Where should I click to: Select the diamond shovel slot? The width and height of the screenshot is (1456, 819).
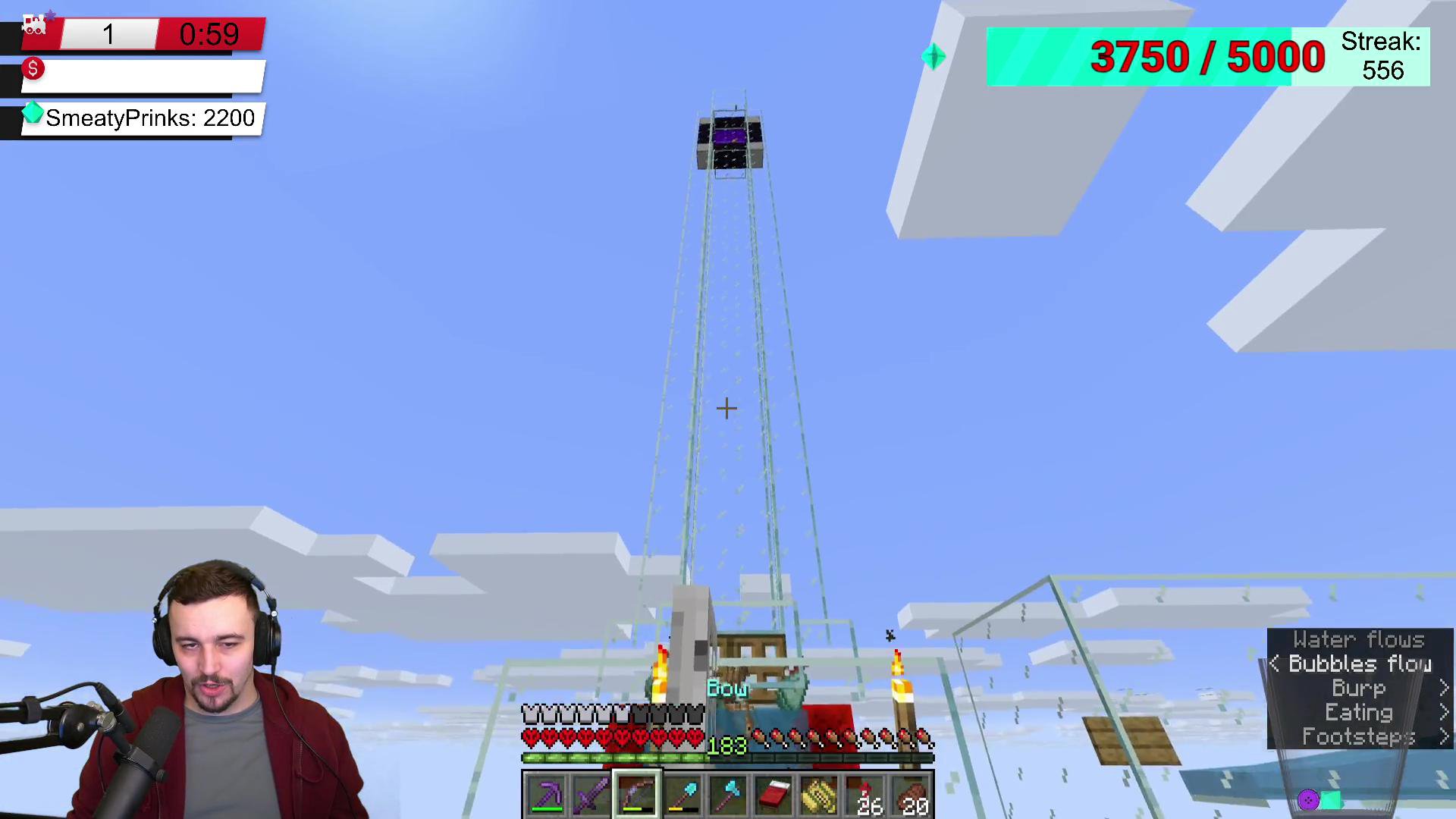[x=682, y=795]
